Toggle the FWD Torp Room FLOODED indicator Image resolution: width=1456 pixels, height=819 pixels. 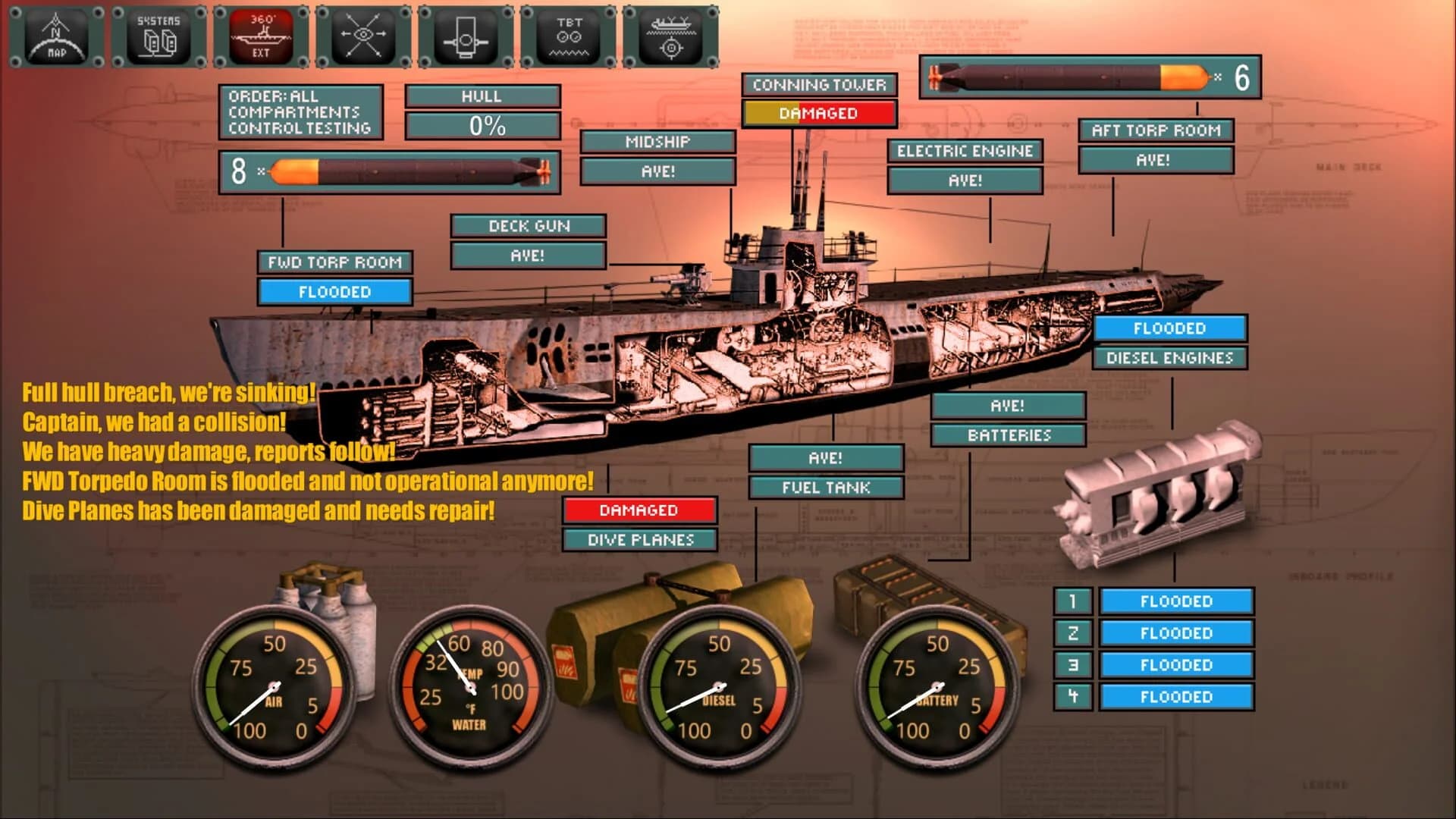[x=334, y=292]
